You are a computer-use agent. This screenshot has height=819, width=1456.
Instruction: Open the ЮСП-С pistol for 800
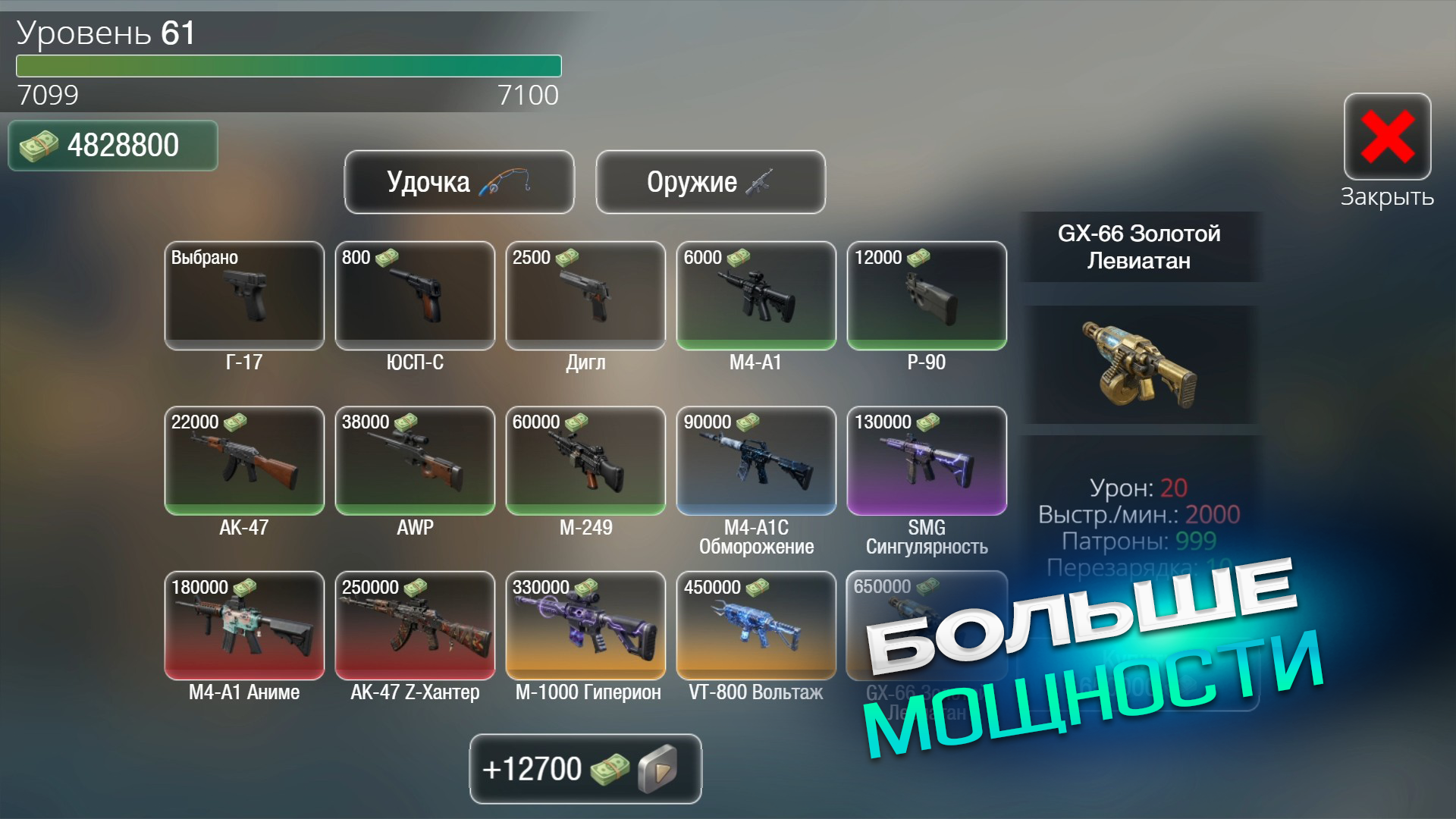(x=415, y=296)
